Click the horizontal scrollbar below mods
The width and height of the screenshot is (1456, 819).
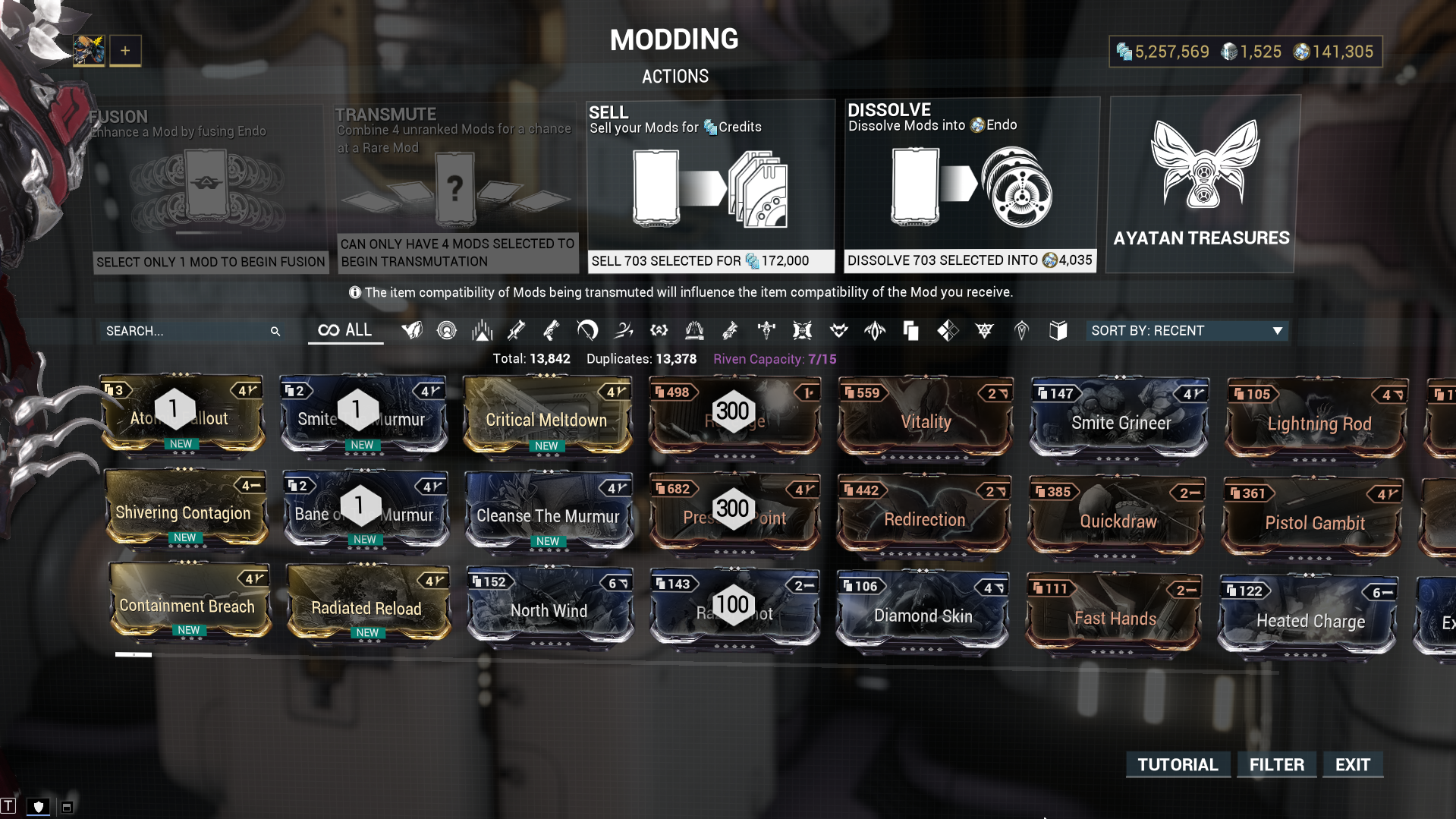(134, 654)
